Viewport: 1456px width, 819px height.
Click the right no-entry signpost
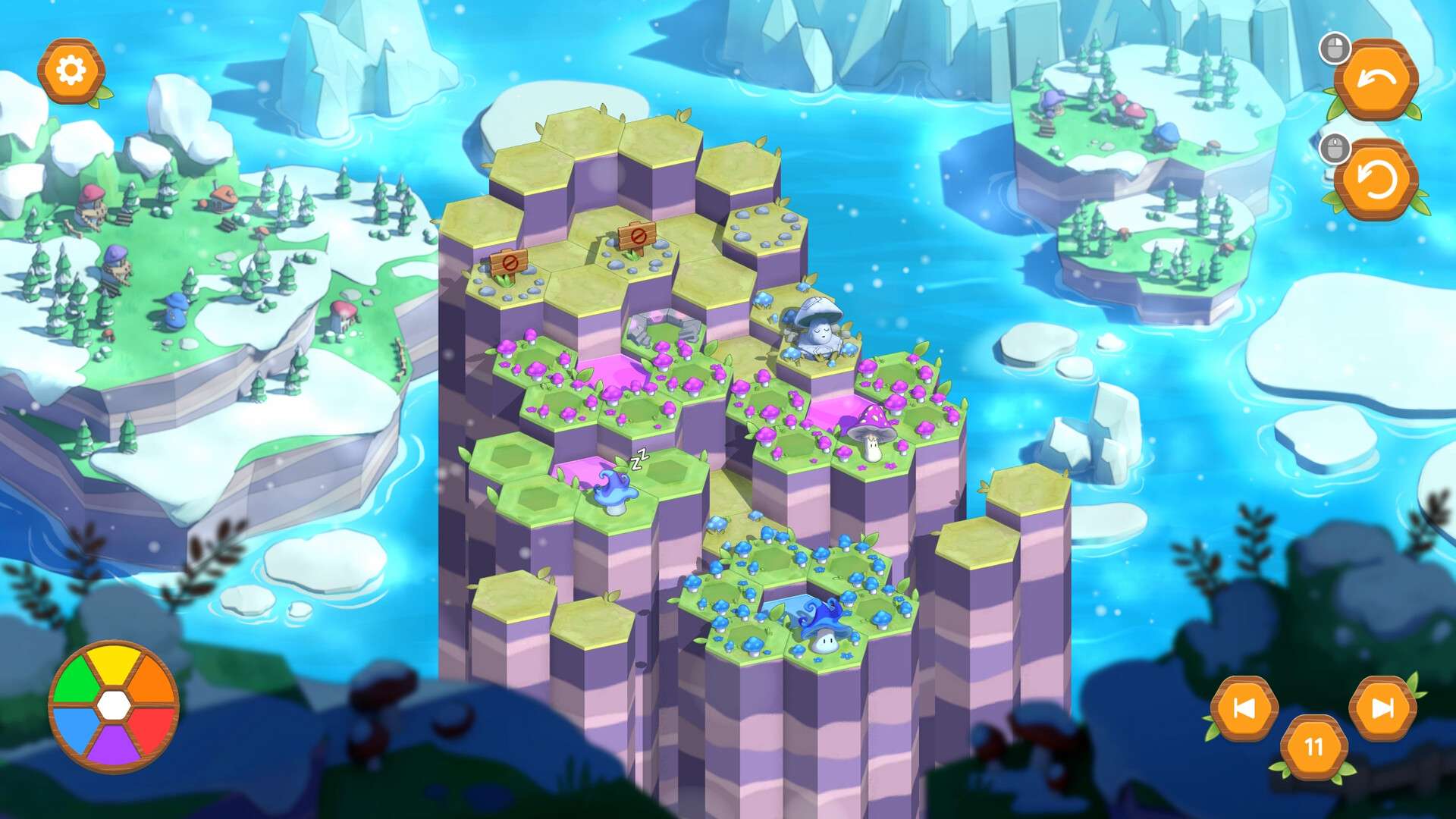[637, 237]
